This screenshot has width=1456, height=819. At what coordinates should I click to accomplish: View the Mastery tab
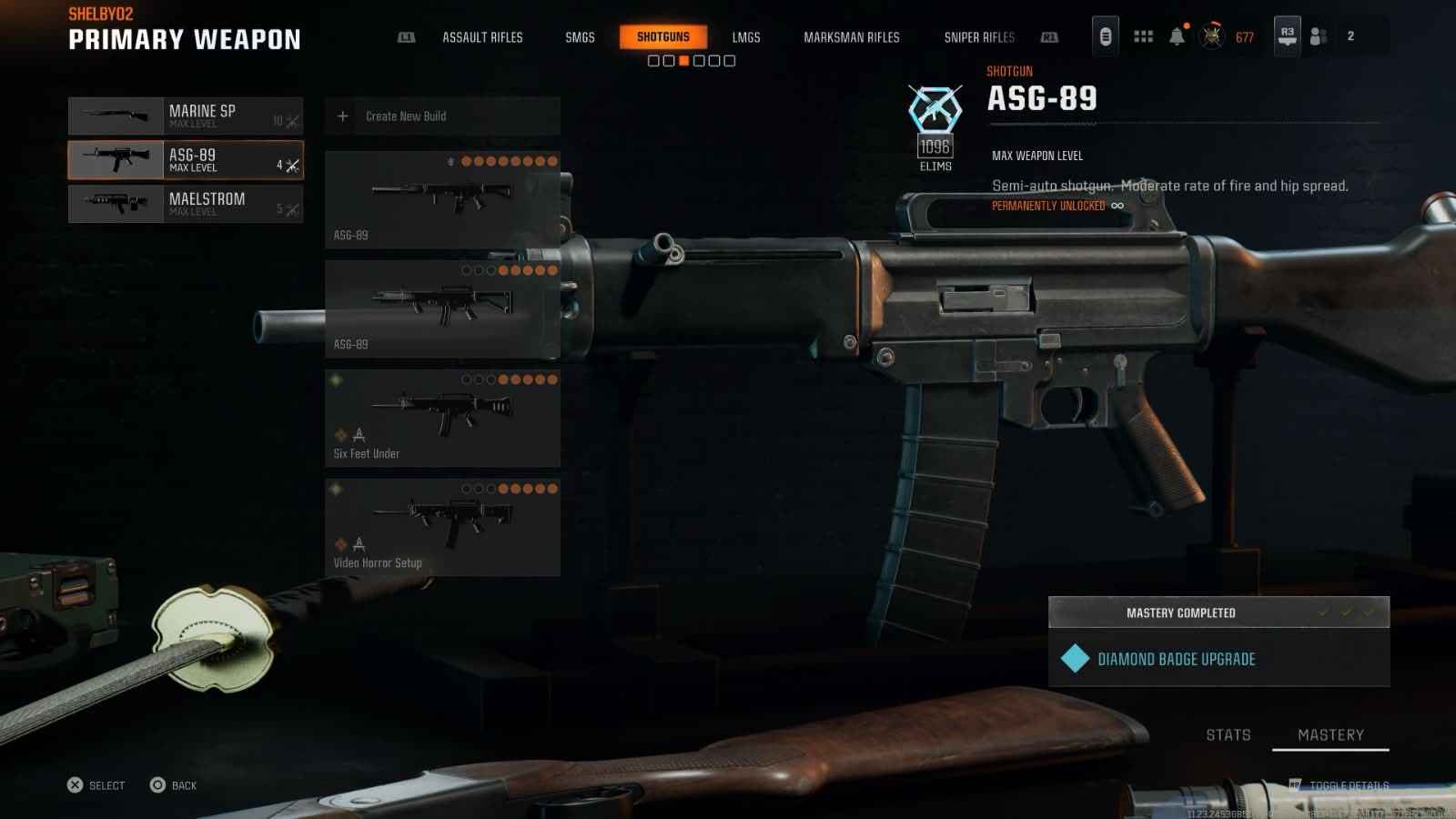1330,735
